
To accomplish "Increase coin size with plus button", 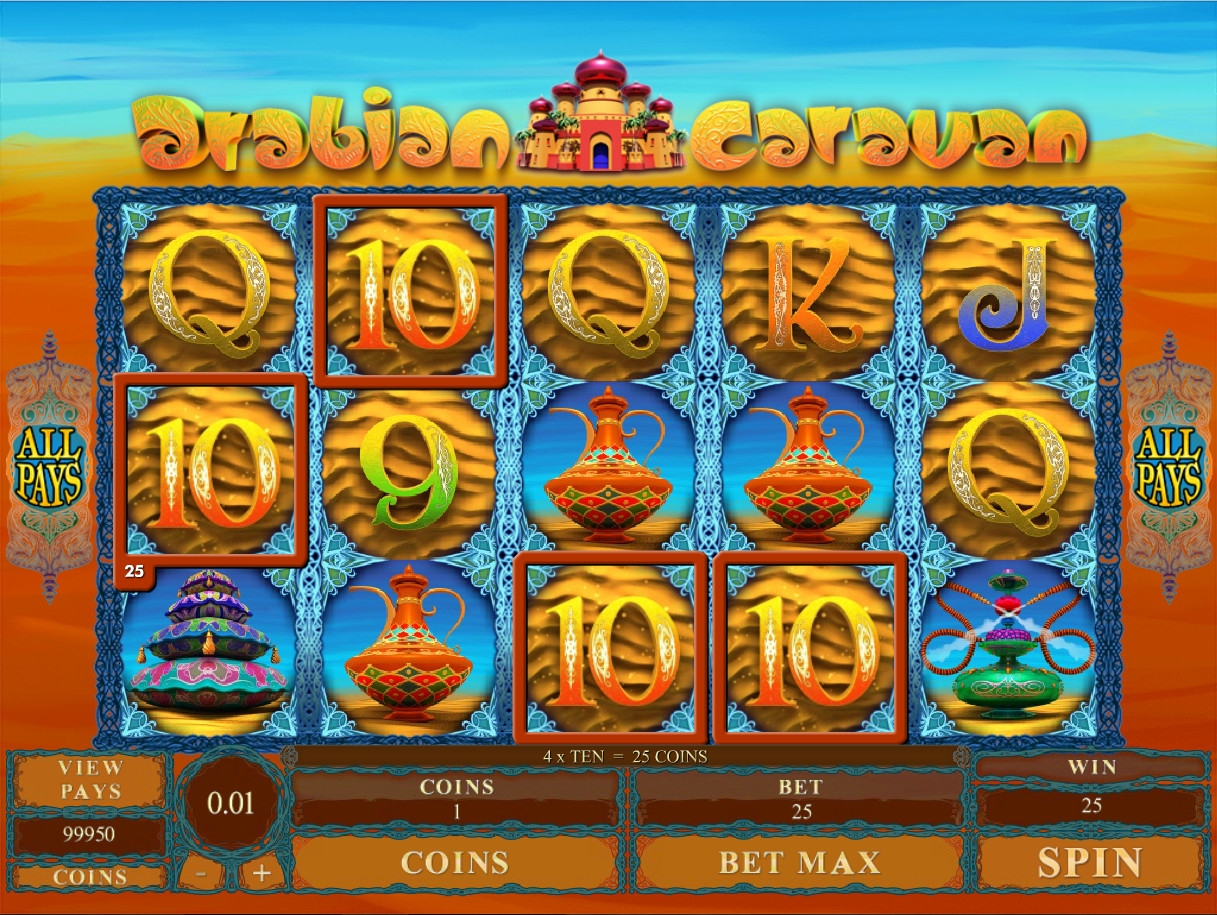I will click(261, 873).
